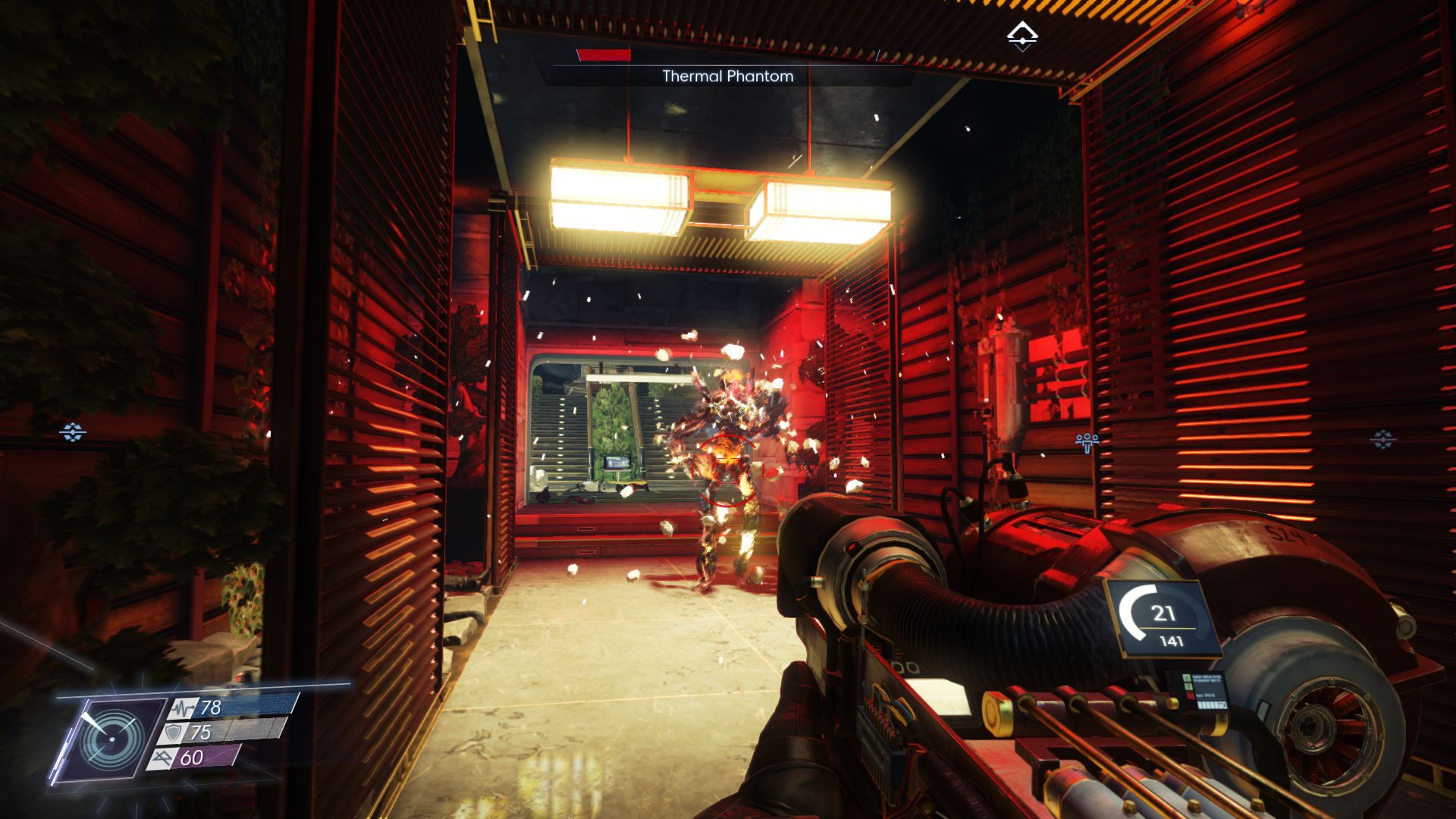Screen dimensions: 1456x819
Task: Click the three-person crew marker icon
Action: 1087,441
